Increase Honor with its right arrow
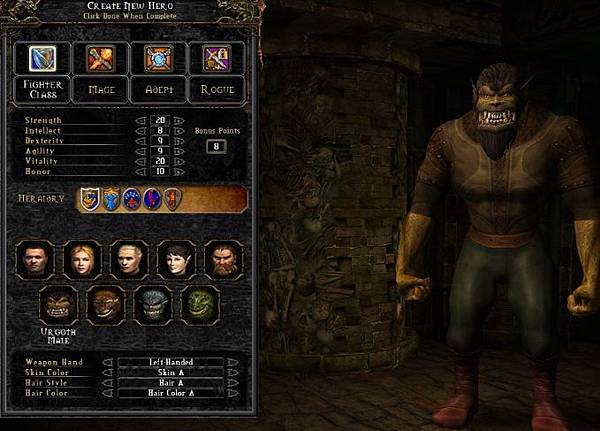600x431 pixels. (x=180, y=172)
